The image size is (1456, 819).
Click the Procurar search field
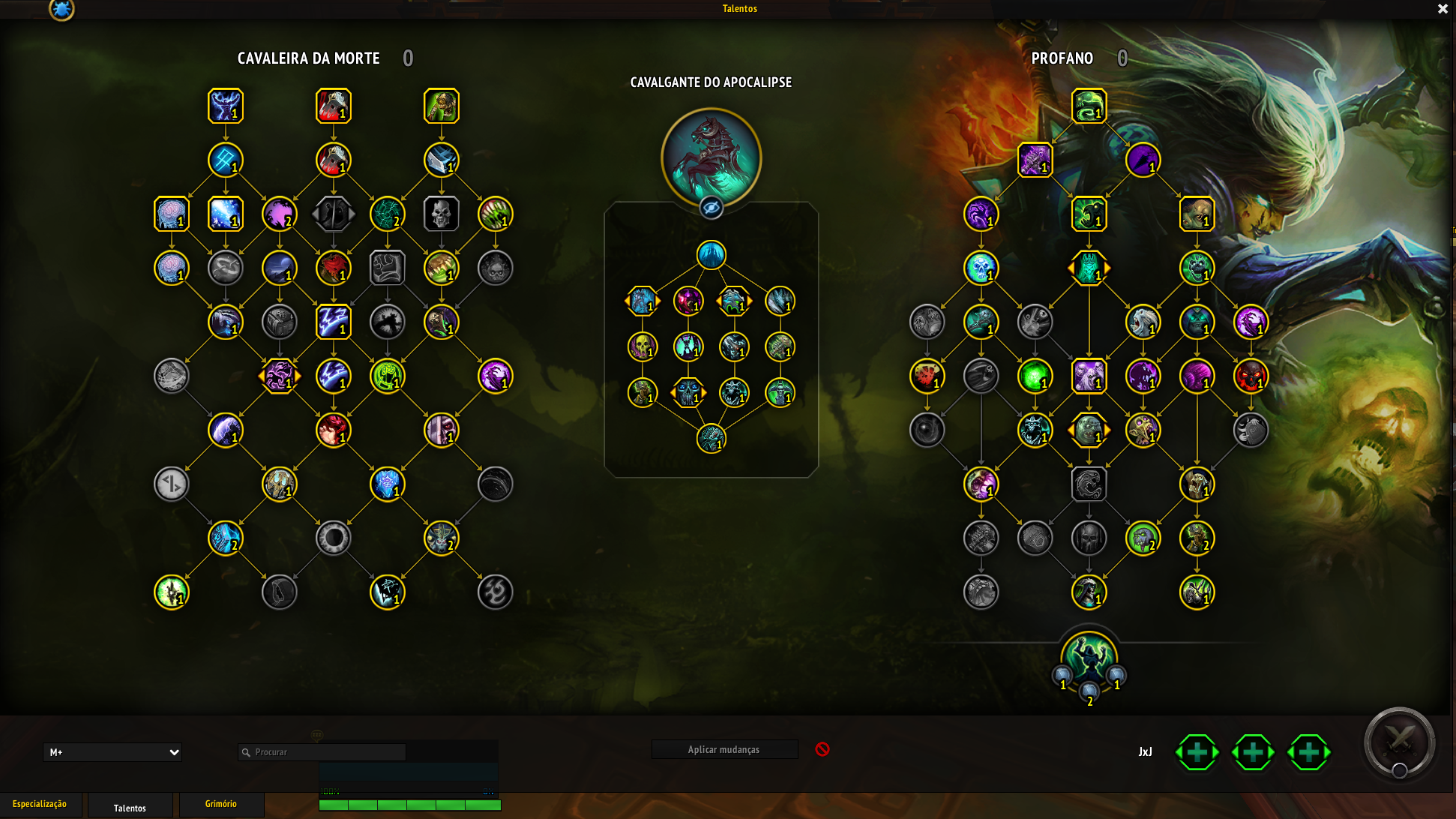click(x=322, y=752)
